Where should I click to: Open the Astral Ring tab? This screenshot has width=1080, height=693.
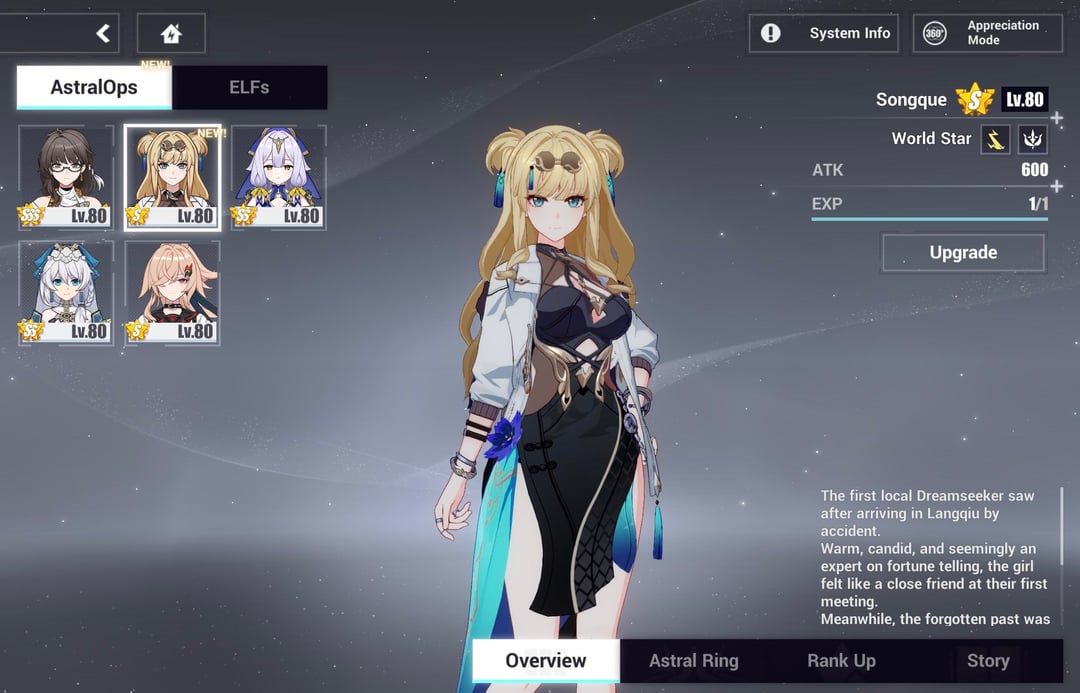(694, 660)
